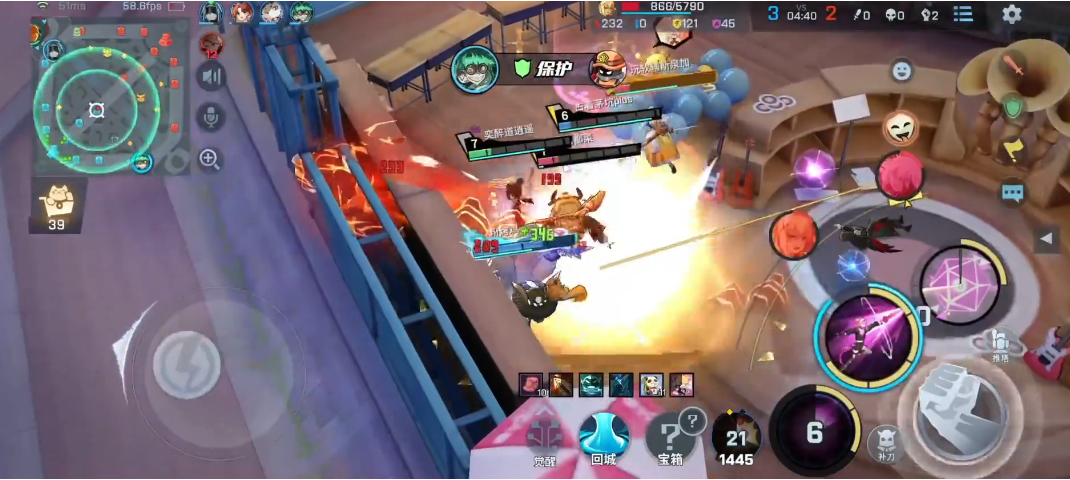1070x480 pixels.
Task: Send the green shield defend signal
Action: tap(1014, 107)
